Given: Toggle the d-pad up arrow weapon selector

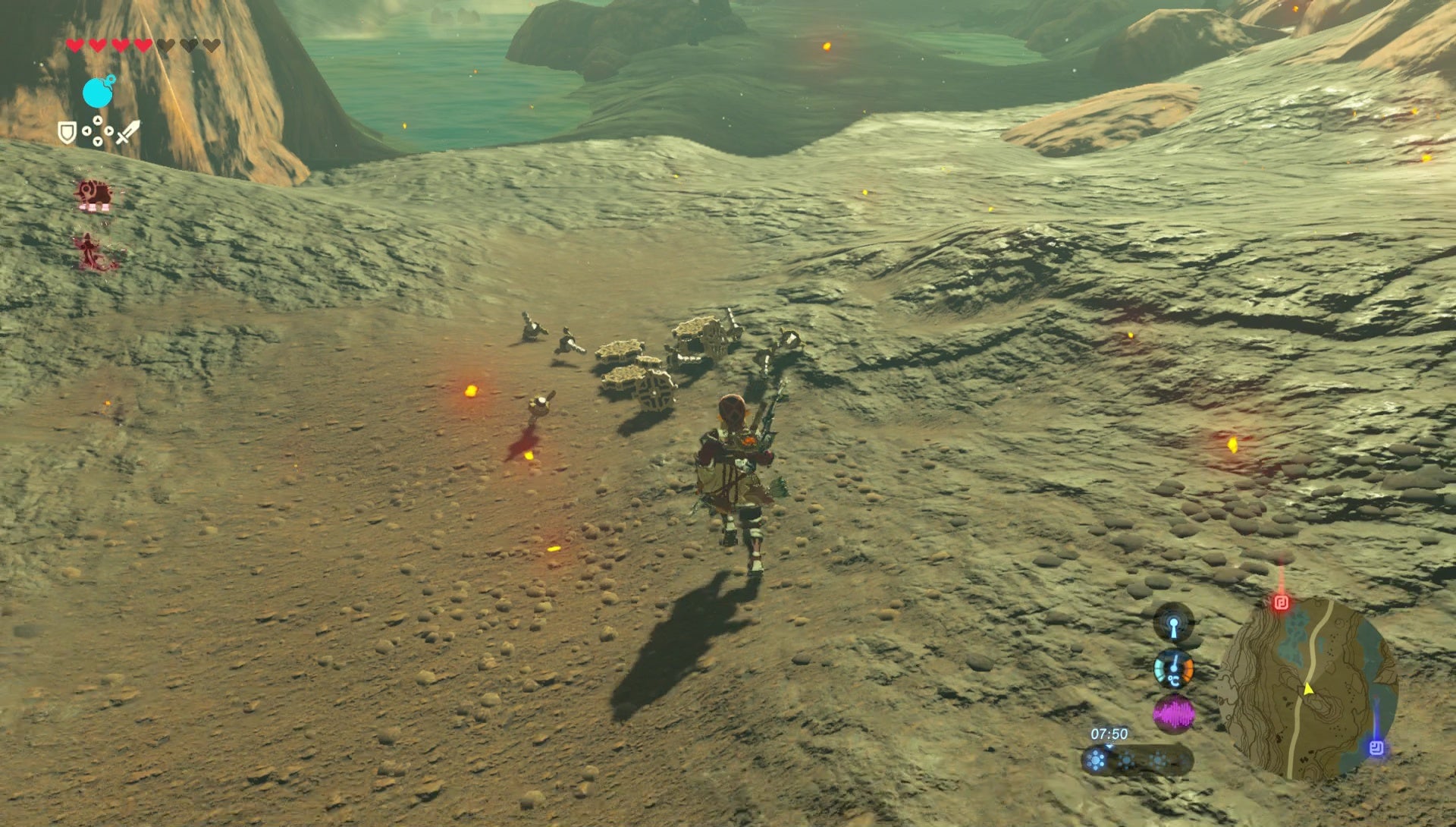Looking at the screenshot, I should (98, 120).
